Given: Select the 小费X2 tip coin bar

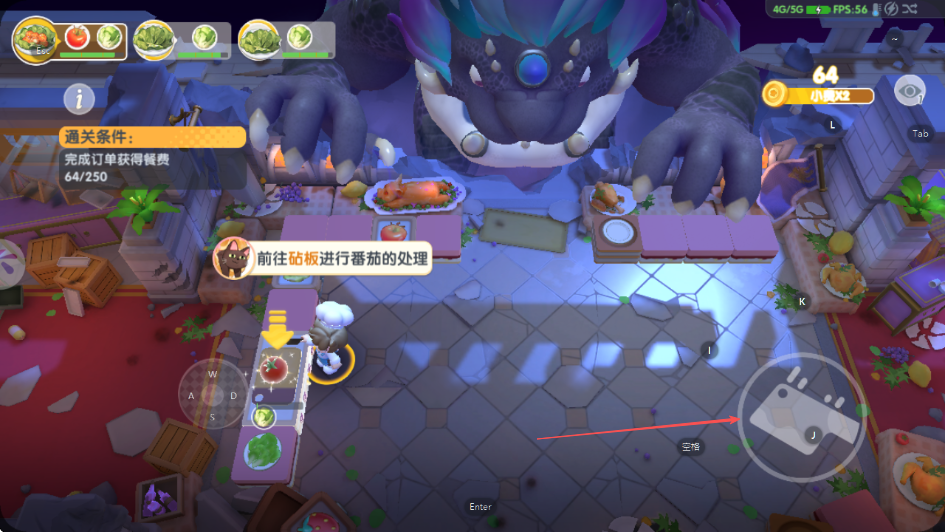Looking at the screenshot, I should pos(818,95).
